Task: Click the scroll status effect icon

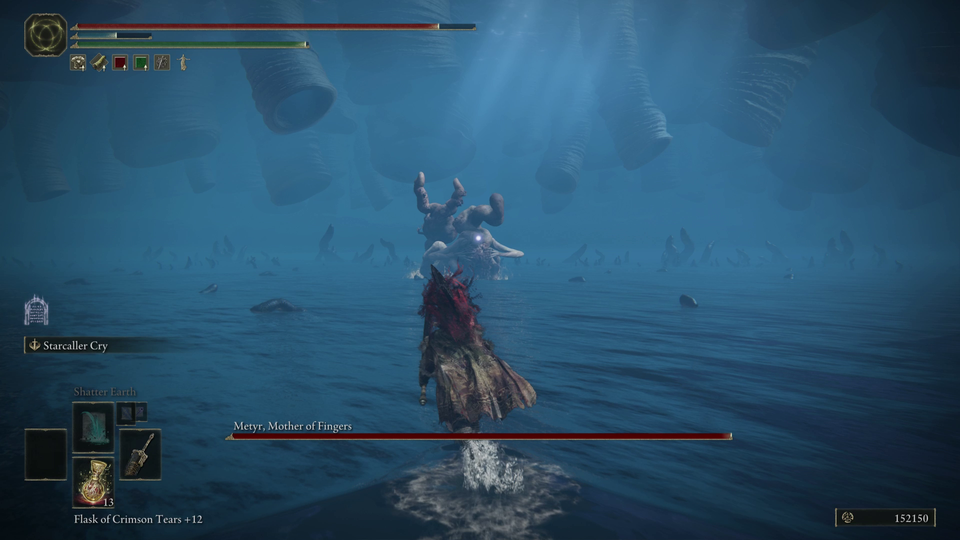Action: point(99,63)
